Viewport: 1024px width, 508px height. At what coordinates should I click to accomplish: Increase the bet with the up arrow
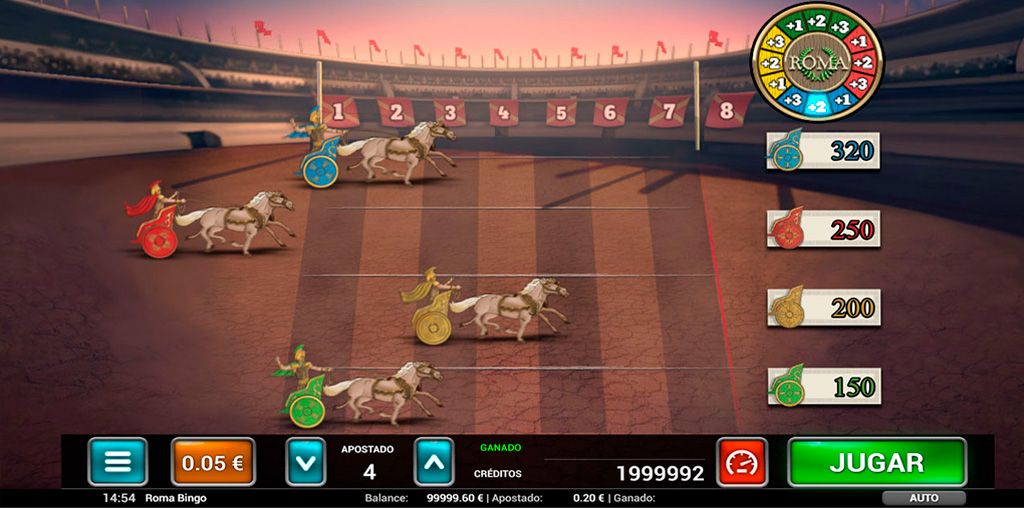tap(434, 462)
